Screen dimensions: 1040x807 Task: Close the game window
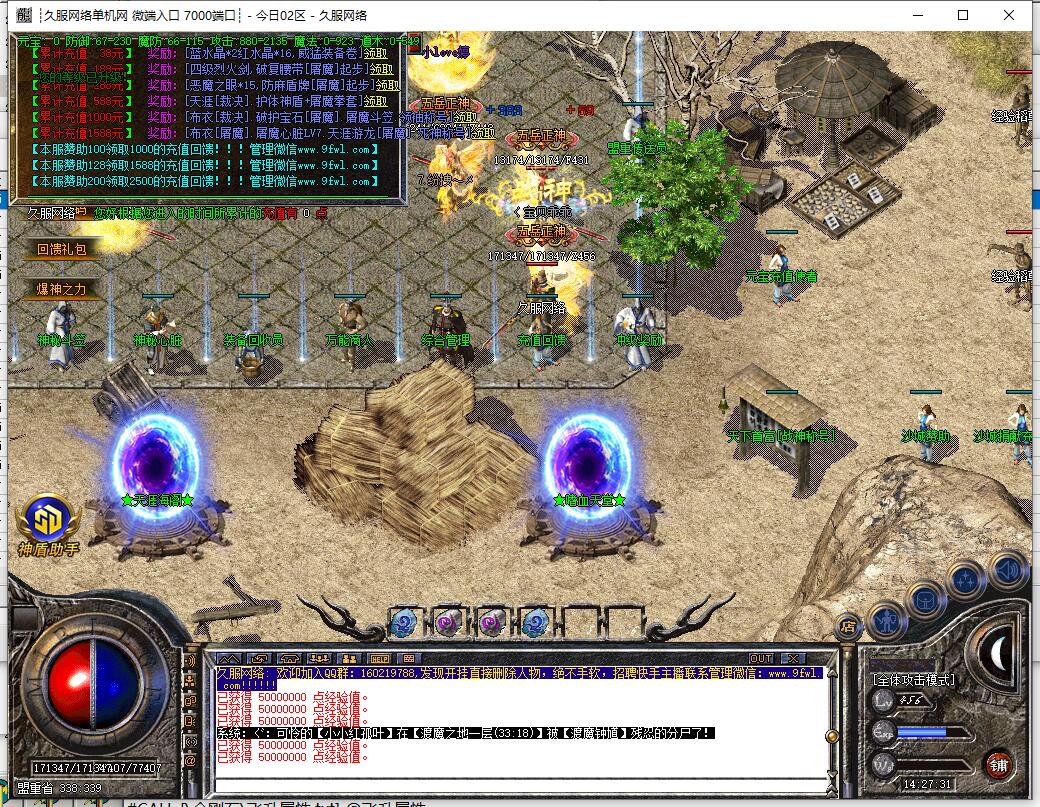(1009, 15)
